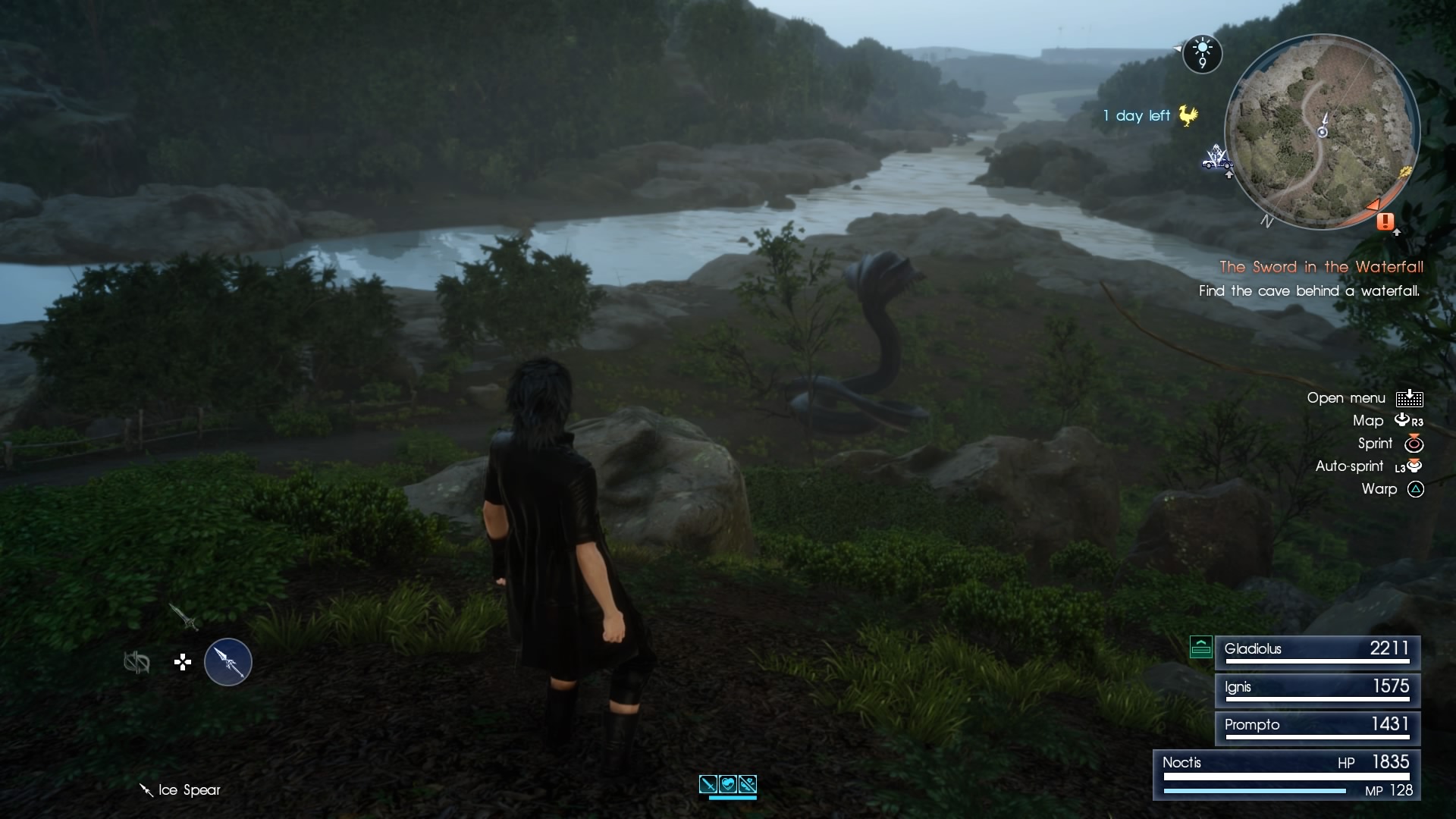The width and height of the screenshot is (1456, 819).
Task: Toggle the Warp circle button
Action: (x=1416, y=490)
